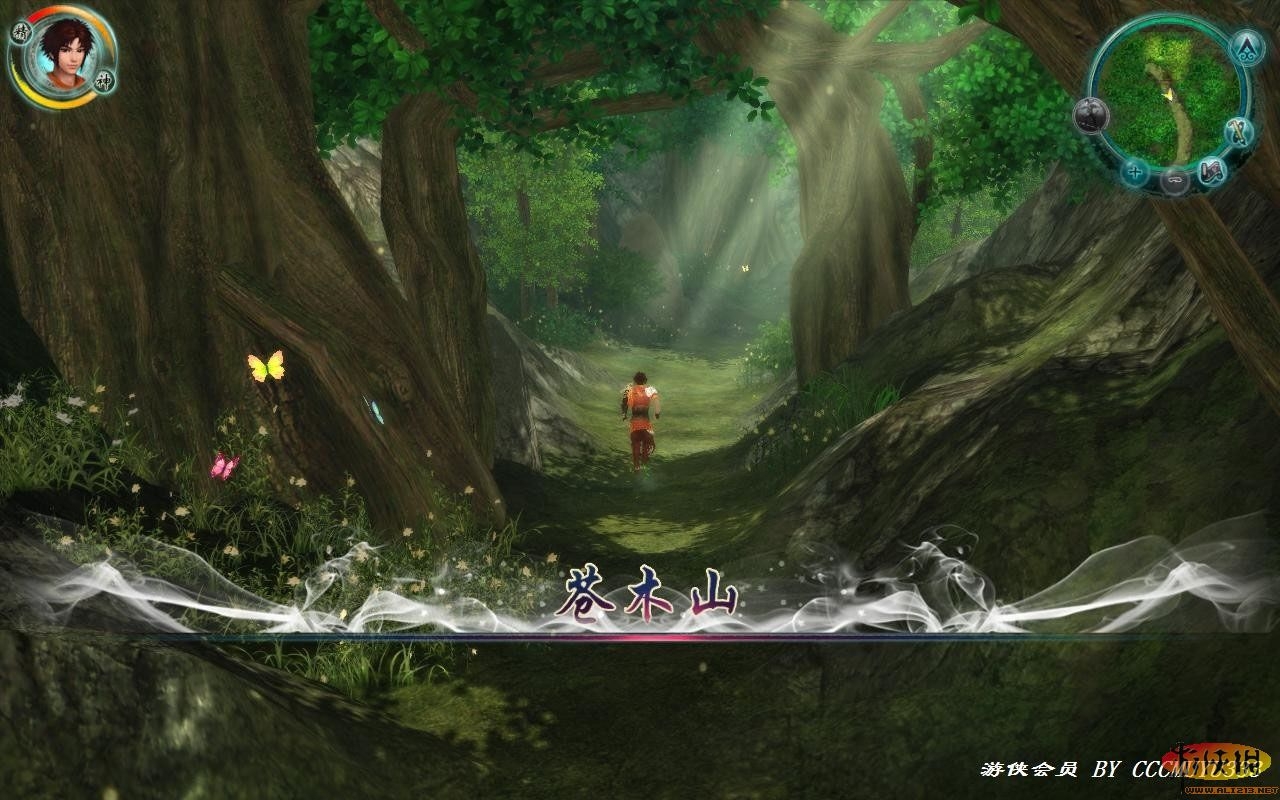
Task: Click the red health arc around the portrait
Action: [x=37, y=15]
